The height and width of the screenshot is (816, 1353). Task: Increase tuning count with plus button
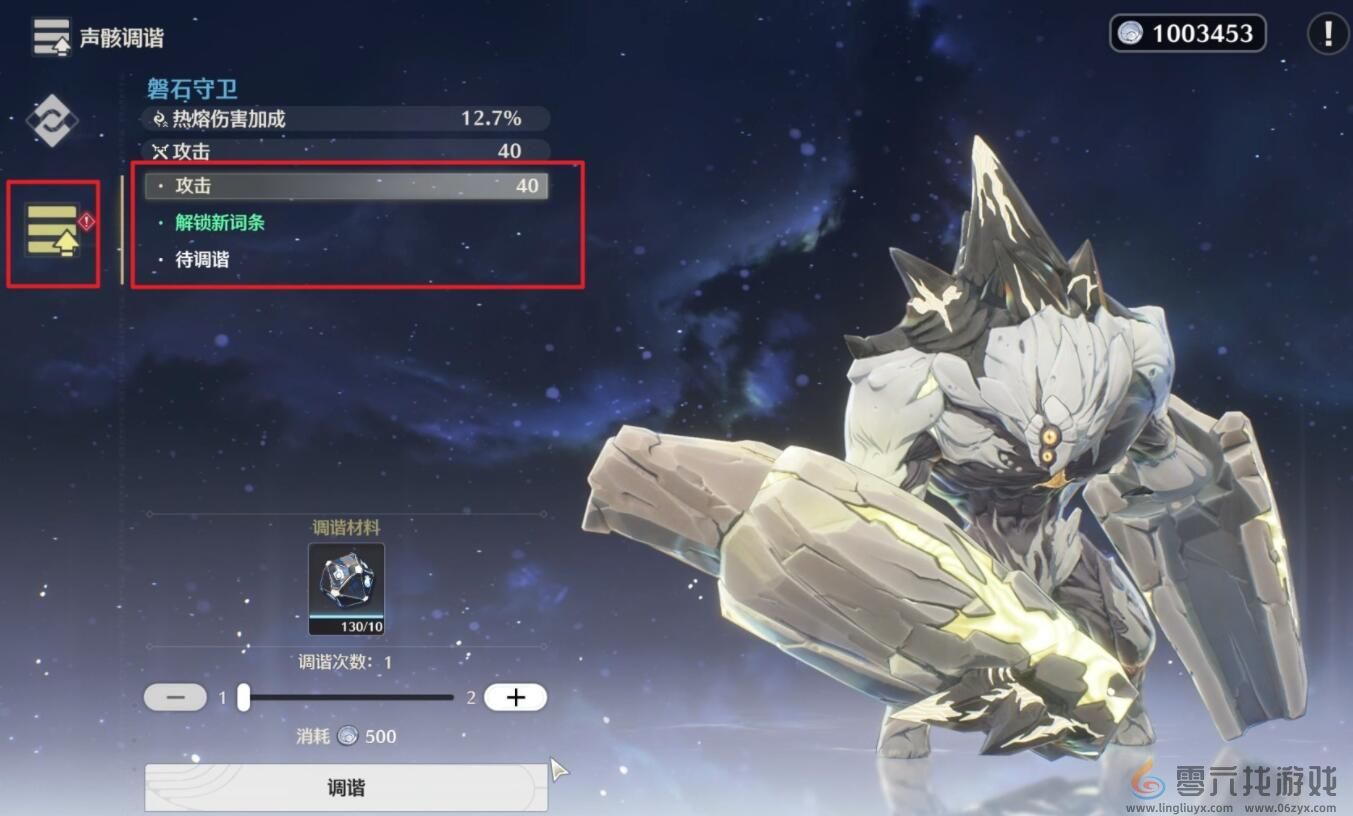[x=515, y=697]
